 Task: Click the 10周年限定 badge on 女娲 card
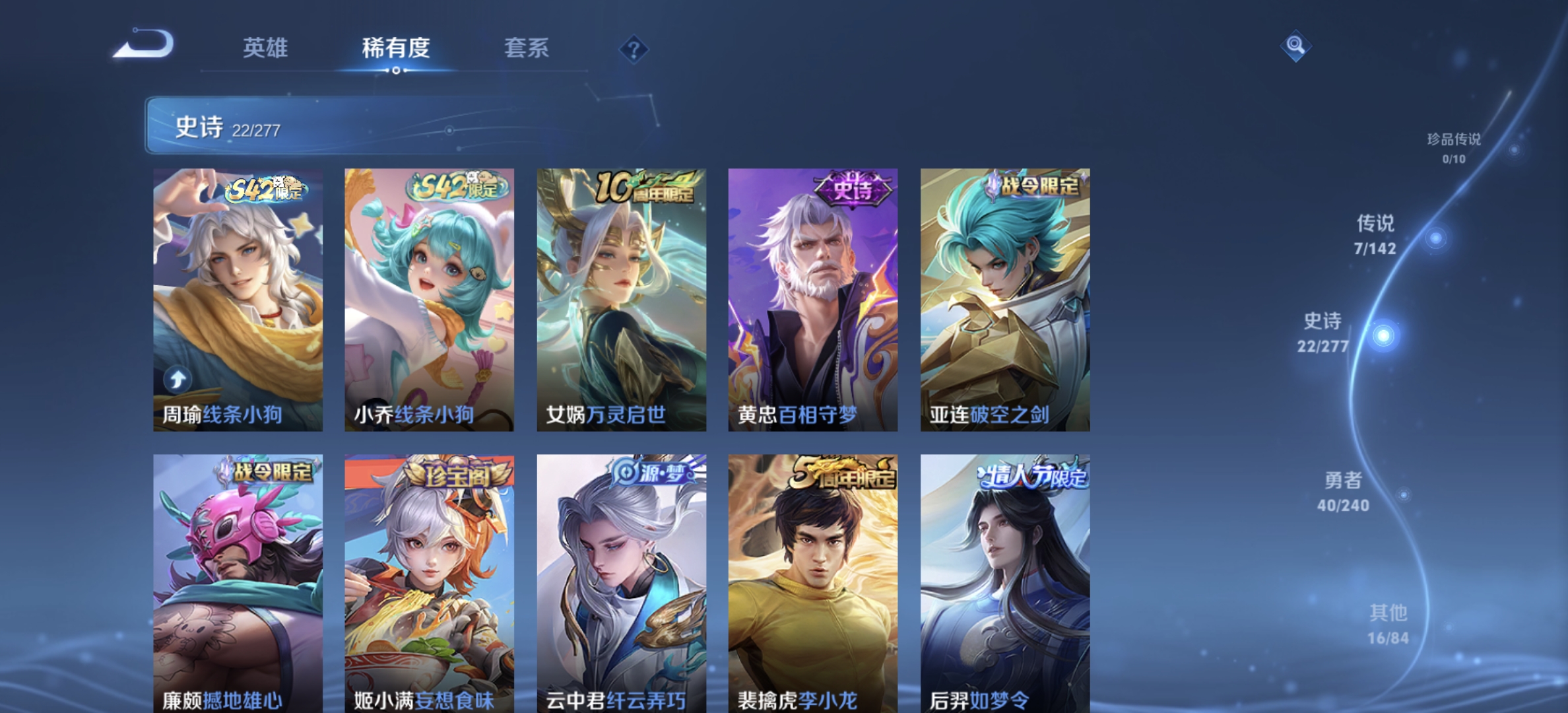click(641, 187)
